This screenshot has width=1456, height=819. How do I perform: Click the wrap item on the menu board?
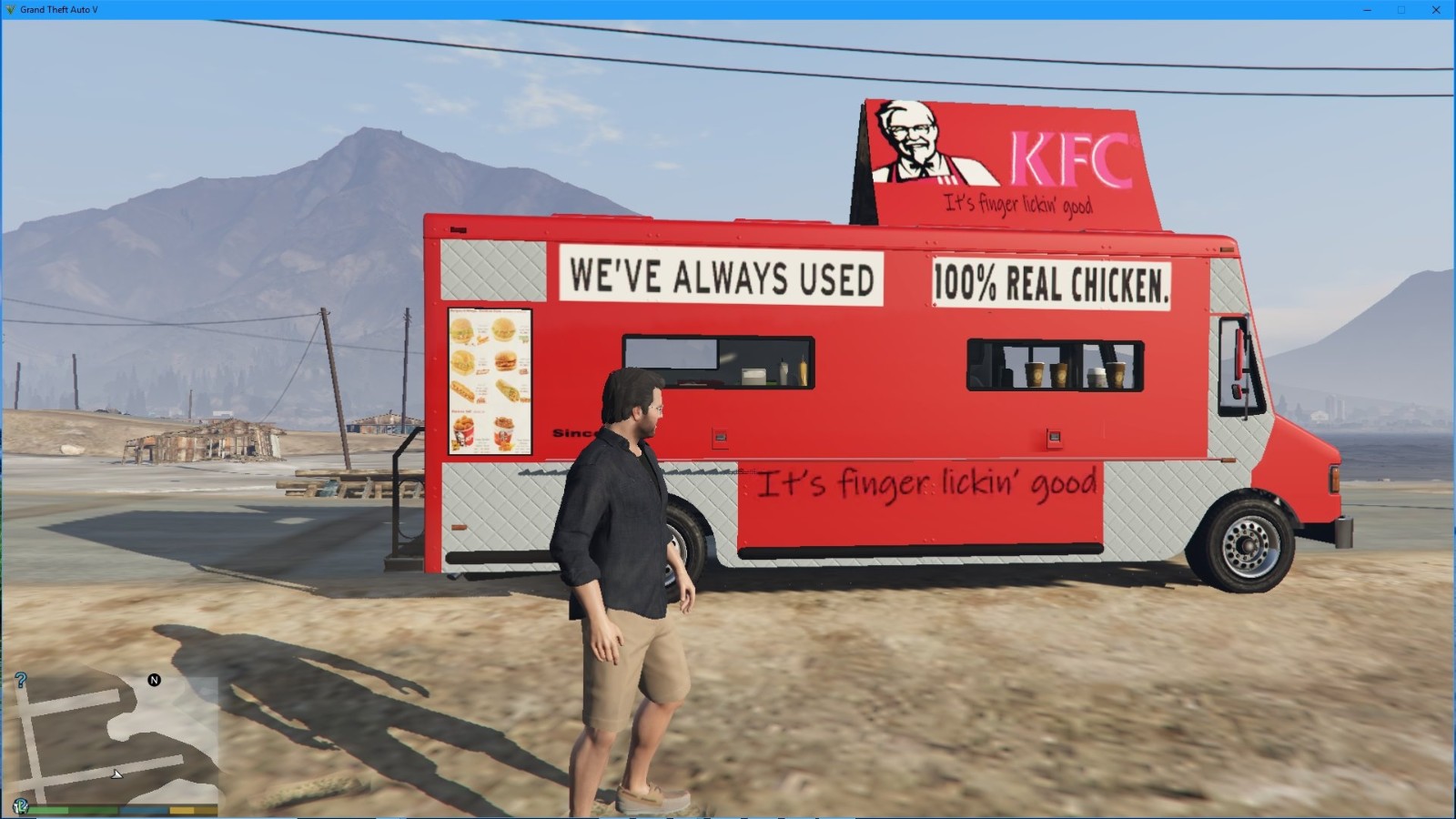tap(509, 389)
